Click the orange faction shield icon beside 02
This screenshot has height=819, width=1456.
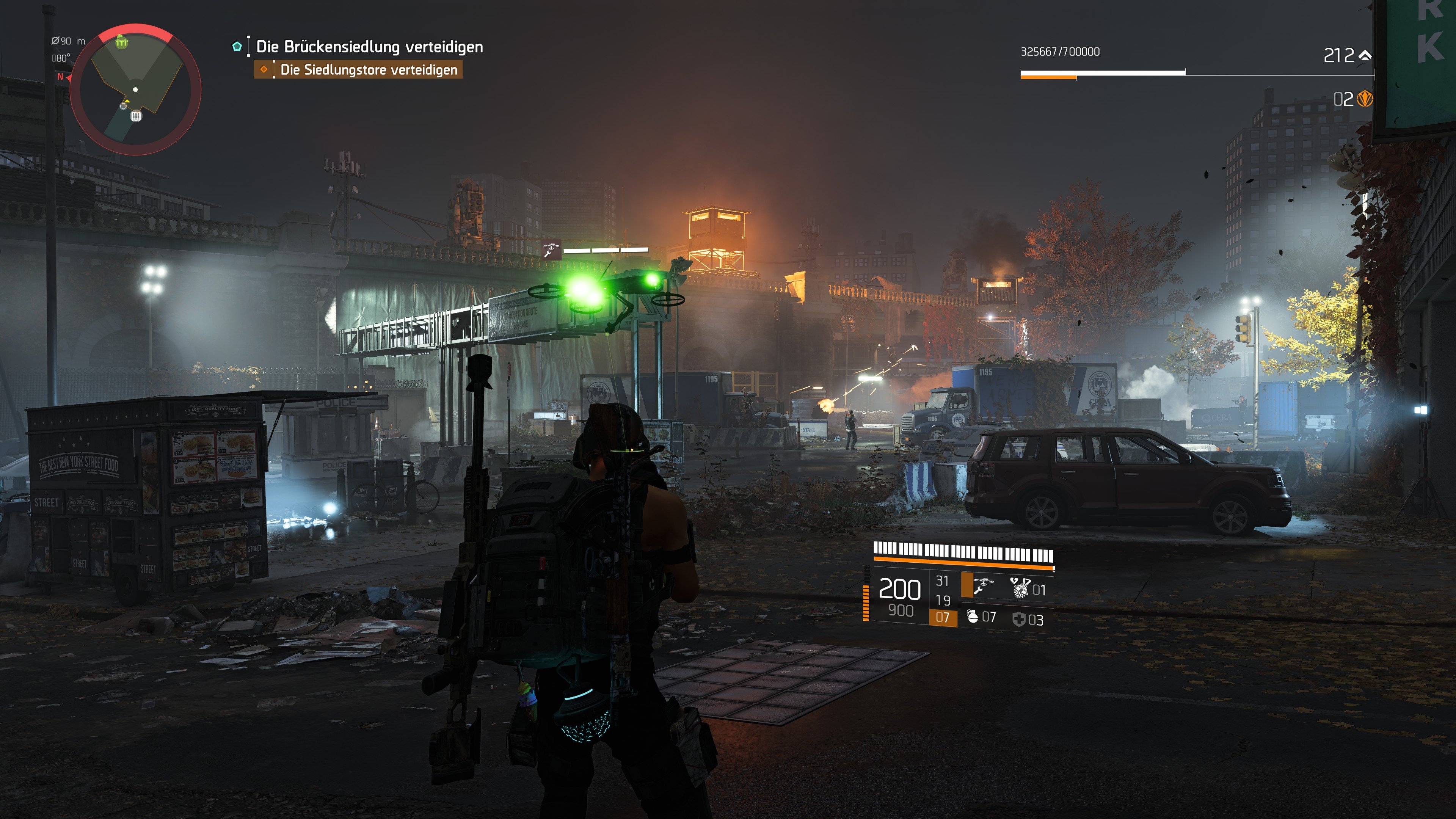click(1365, 100)
